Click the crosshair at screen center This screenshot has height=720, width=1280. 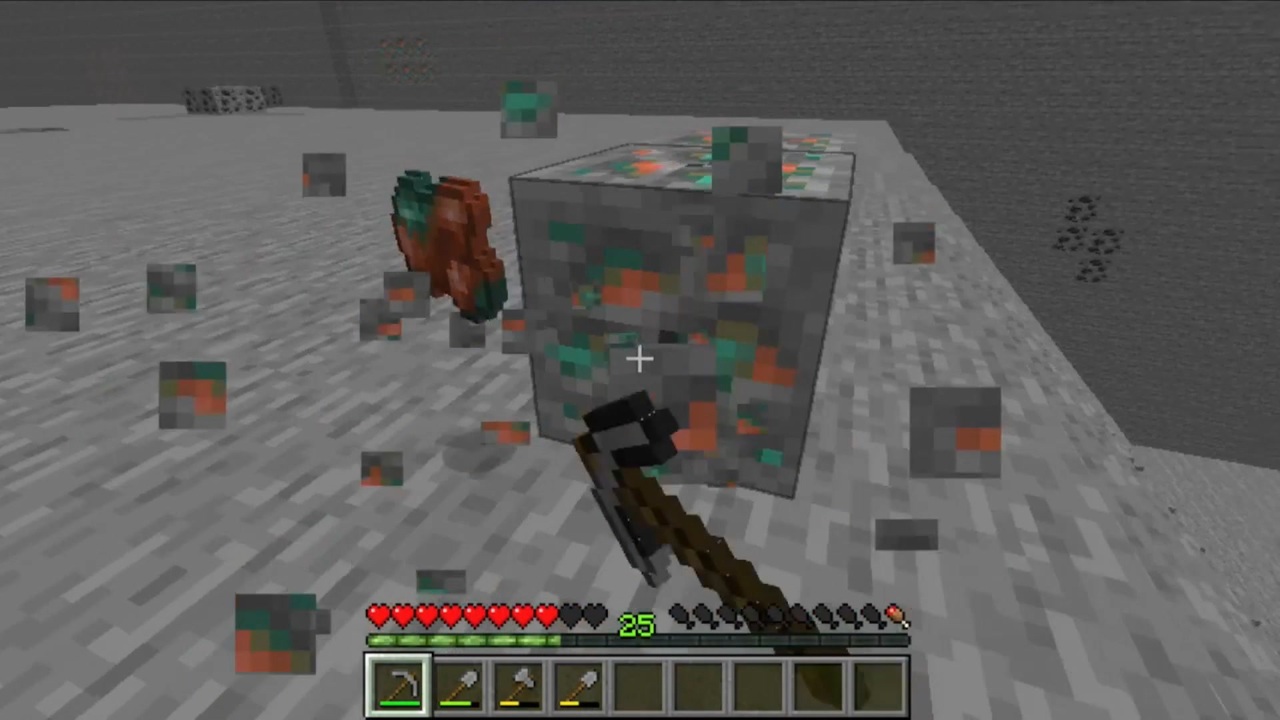(x=640, y=358)
